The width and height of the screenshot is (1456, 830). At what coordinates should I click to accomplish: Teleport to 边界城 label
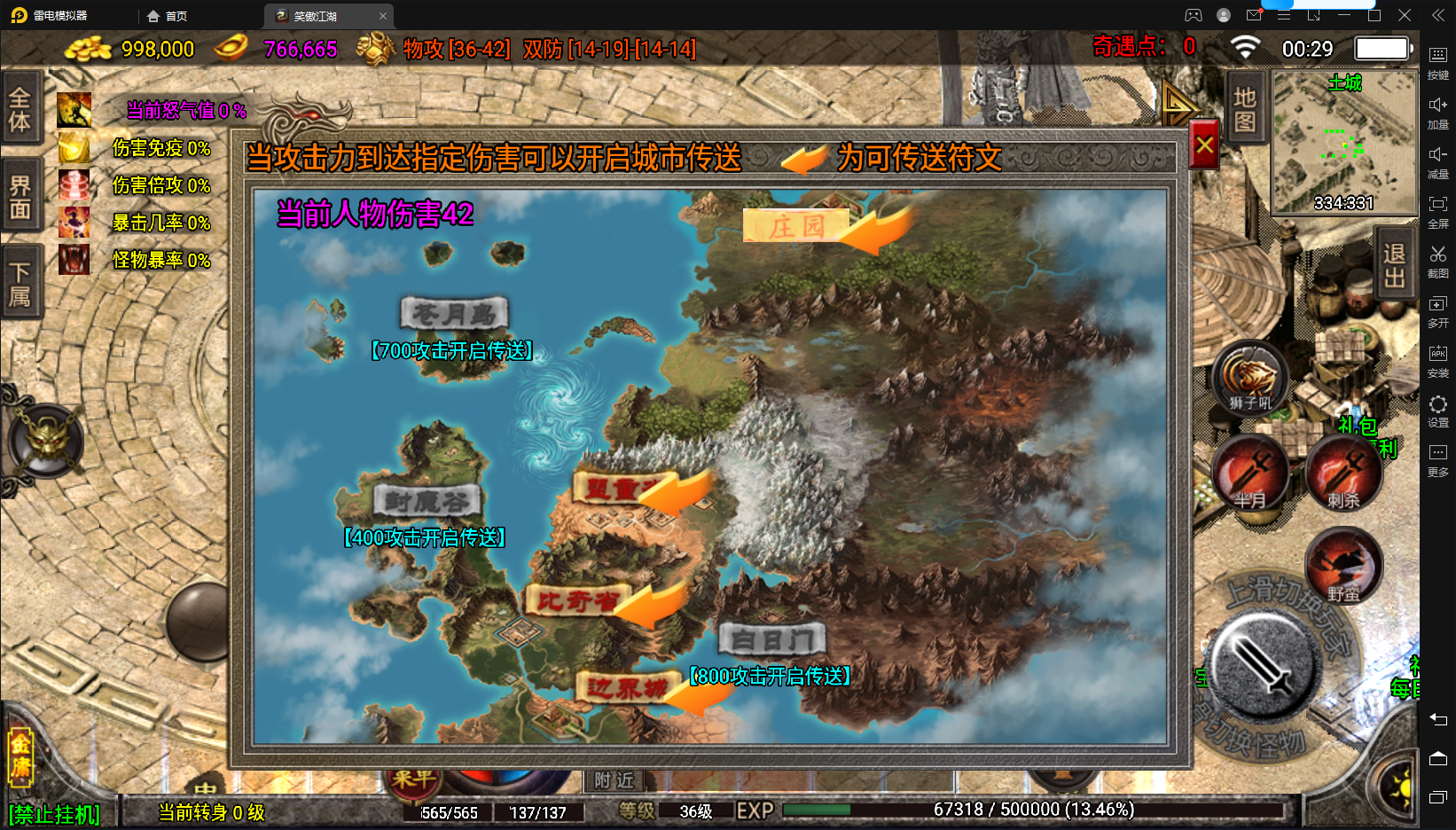(x=626, y=687)
